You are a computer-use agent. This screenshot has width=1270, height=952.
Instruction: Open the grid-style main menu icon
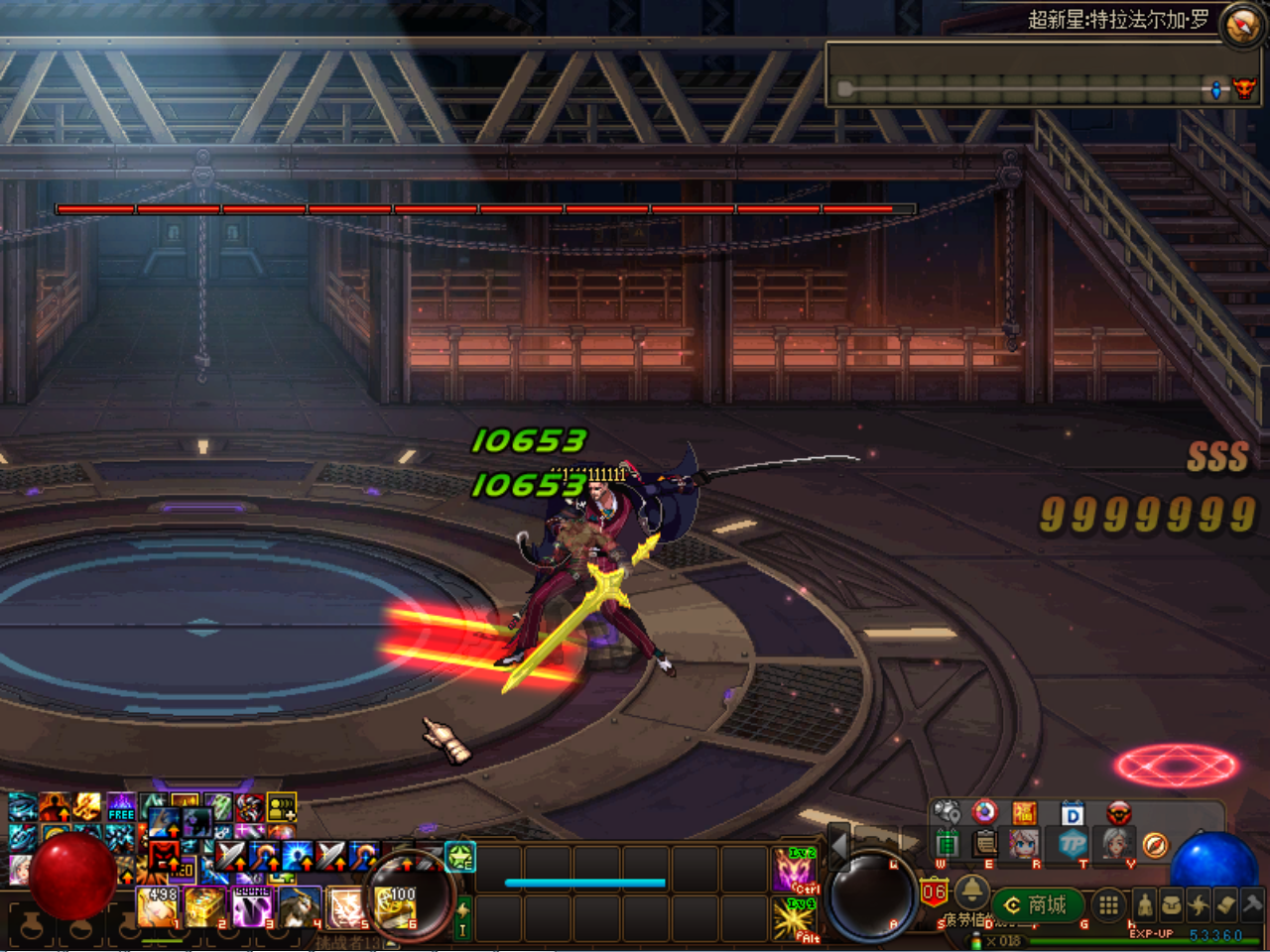[x=1110, y=905]
